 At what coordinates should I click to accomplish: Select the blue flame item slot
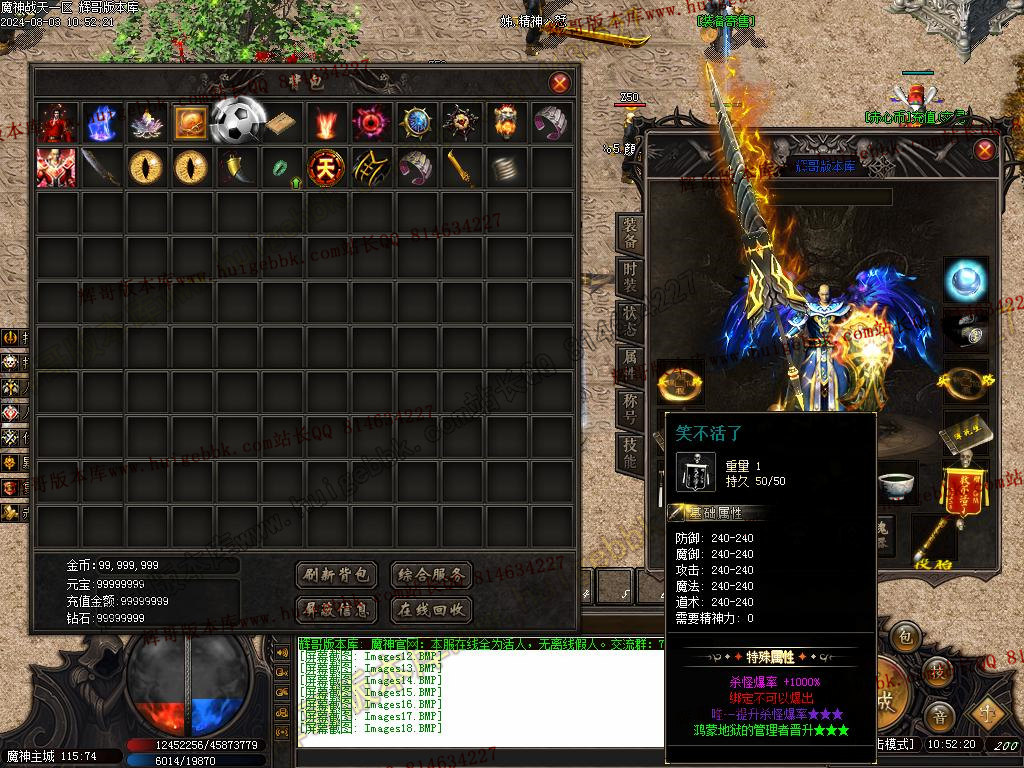point(101,122)
